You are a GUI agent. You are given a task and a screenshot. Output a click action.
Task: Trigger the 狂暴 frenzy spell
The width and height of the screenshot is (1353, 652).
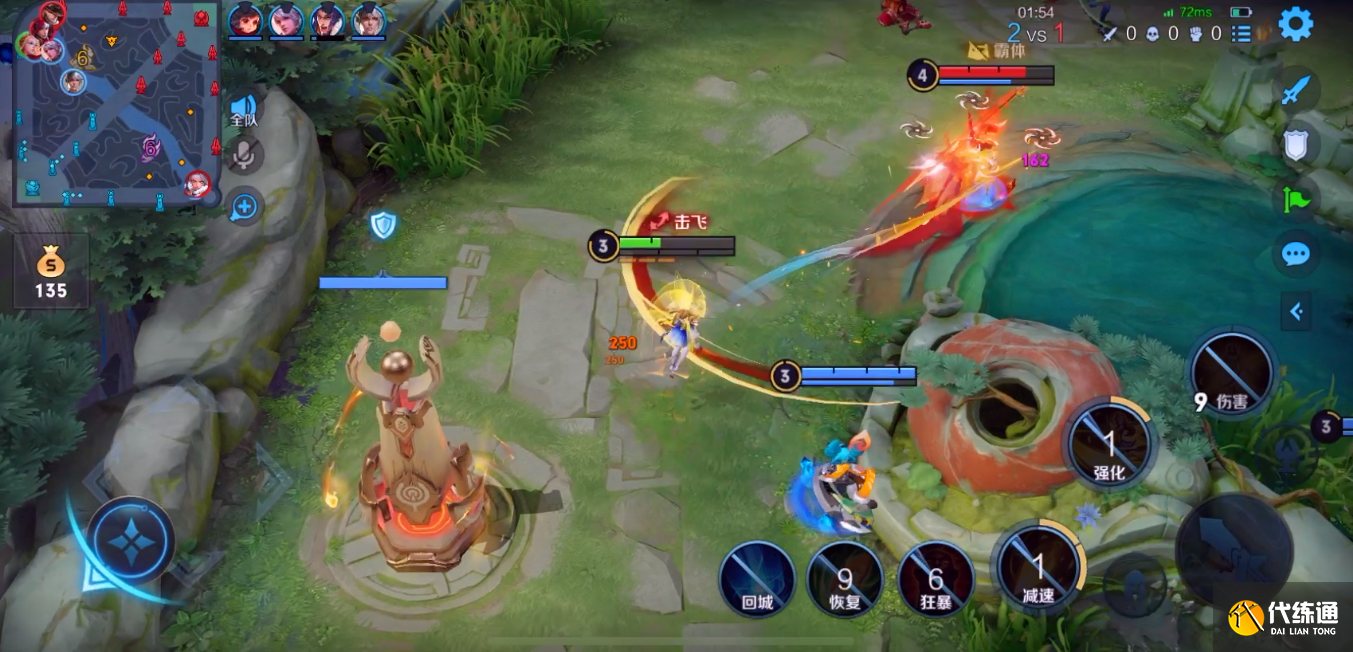(x=935, y=578)
